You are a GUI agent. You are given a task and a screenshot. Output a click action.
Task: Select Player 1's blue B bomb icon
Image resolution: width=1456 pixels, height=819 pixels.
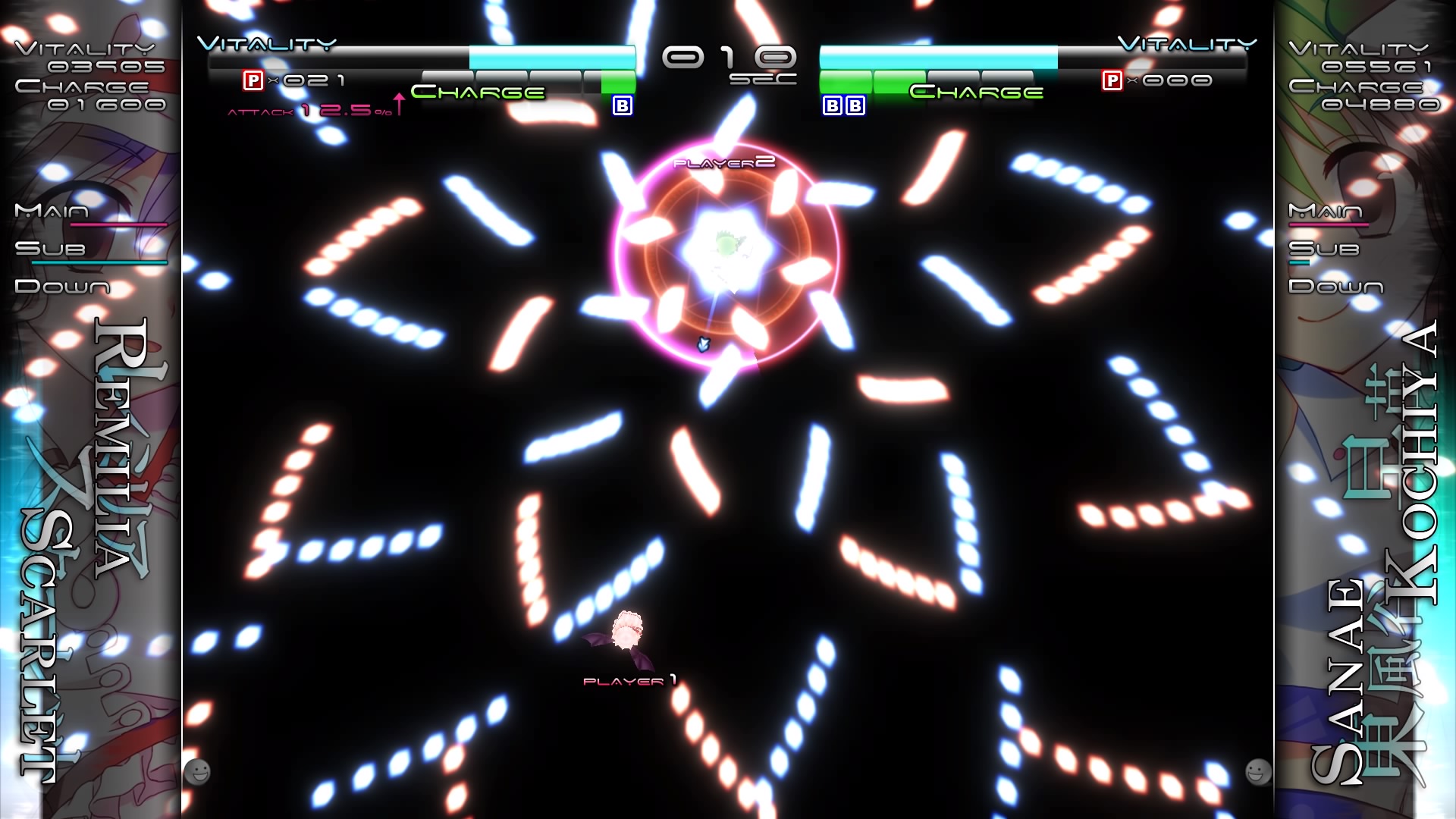pos(622,106)
